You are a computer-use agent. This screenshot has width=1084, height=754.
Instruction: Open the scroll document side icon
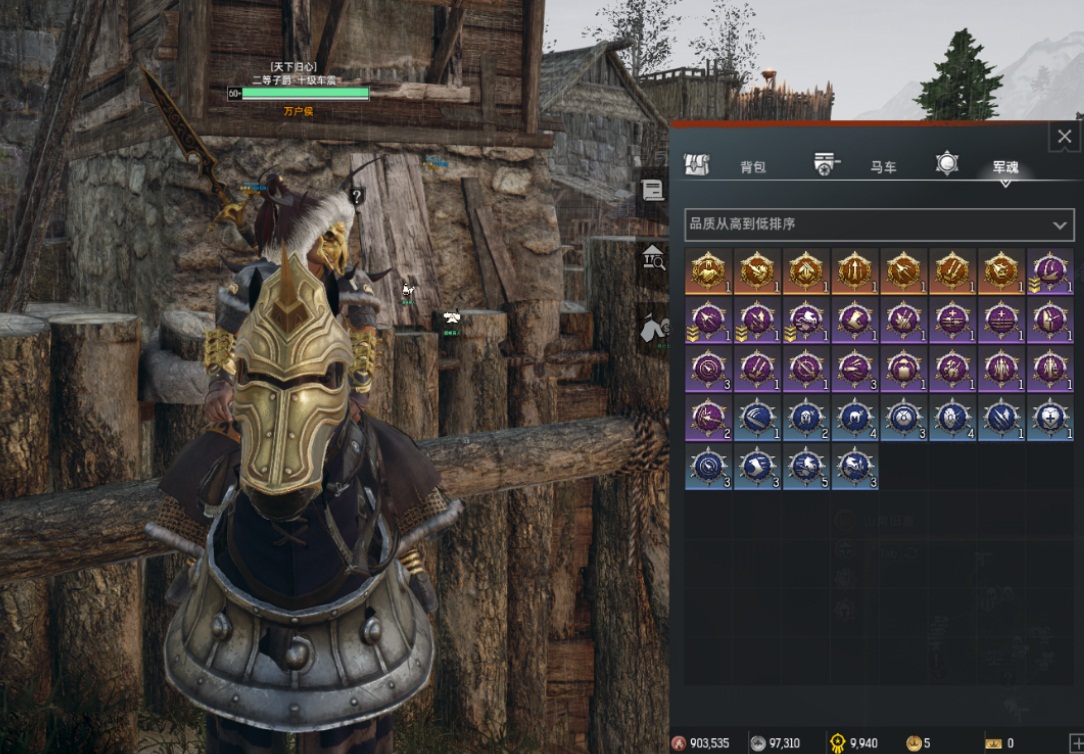click(653, 191)
